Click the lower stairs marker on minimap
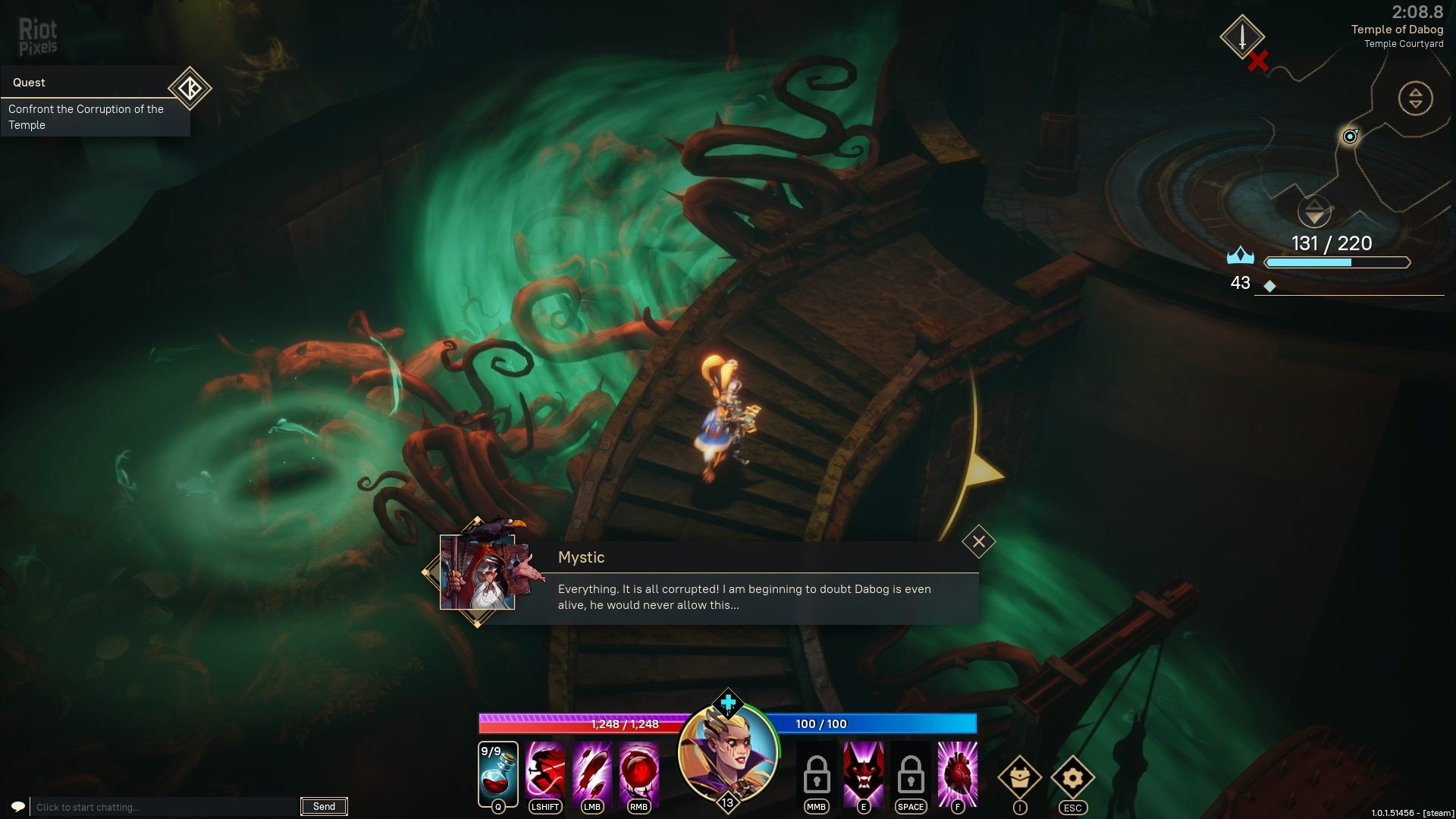The height and width of the screenshot is (819, 1456). click(1314, 211)
